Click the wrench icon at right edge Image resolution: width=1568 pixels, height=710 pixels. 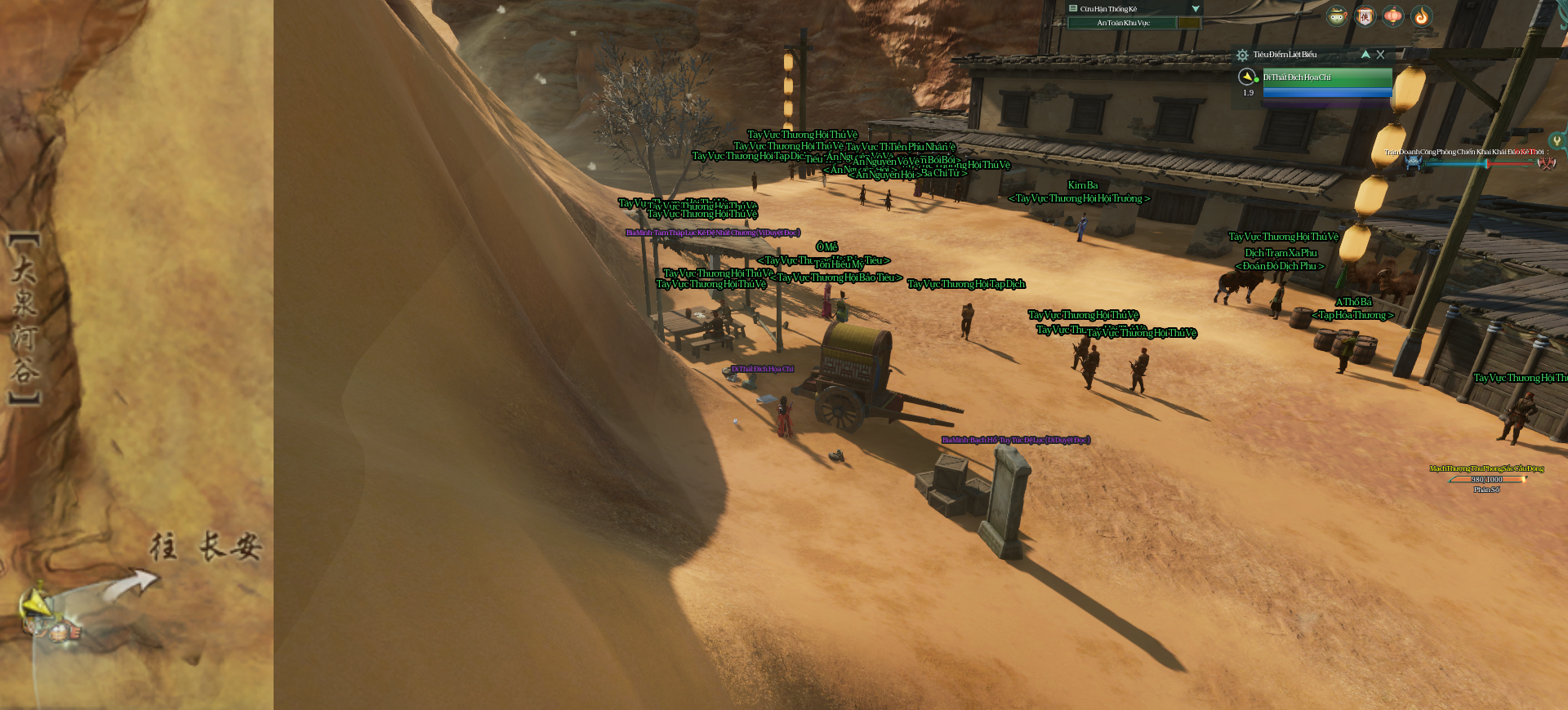click(x=1557, y=141)
